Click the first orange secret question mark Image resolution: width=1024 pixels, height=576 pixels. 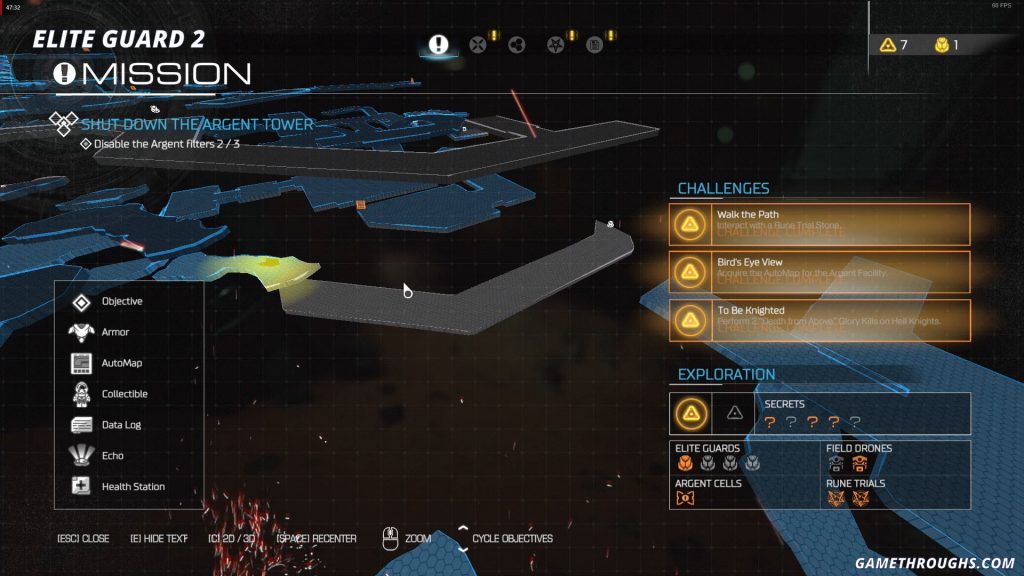[x=770, y=422]
